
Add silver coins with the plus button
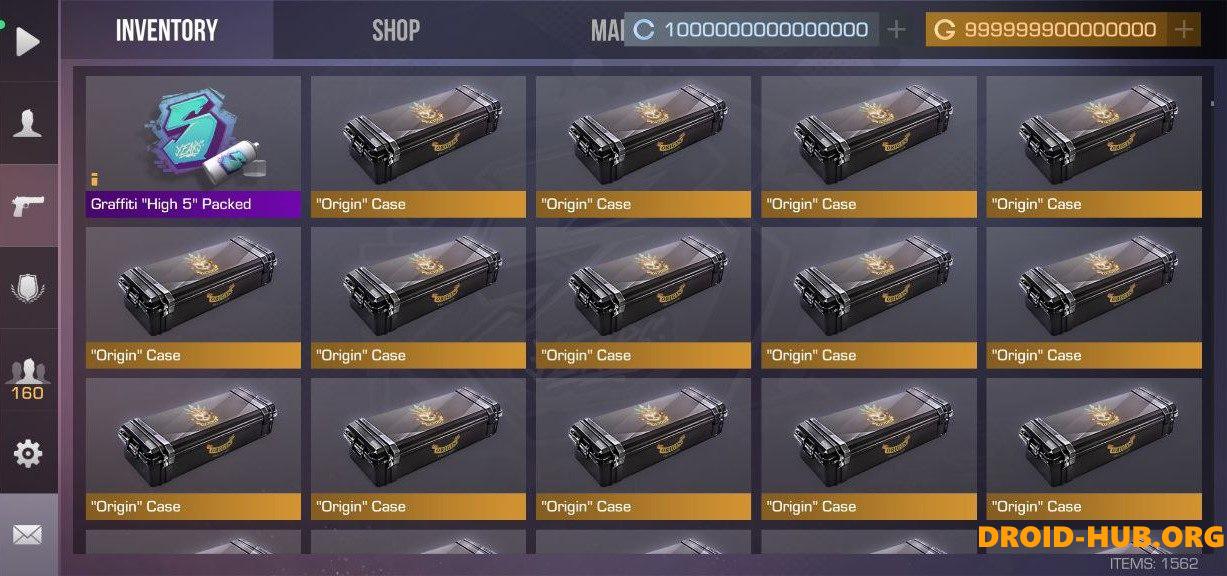(897, 30)
